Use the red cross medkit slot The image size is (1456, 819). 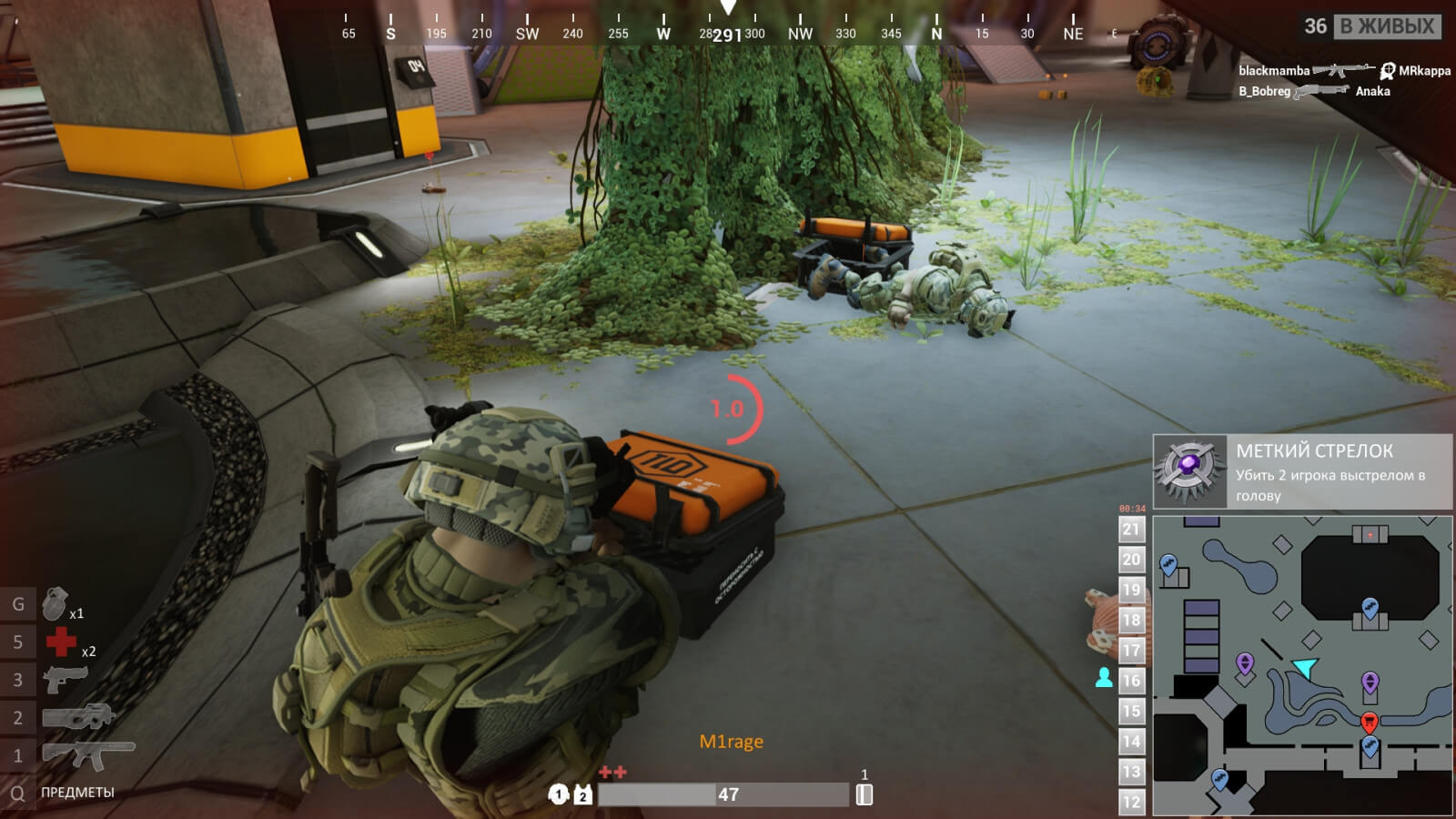pyautogui.click(x=62, y=642)
